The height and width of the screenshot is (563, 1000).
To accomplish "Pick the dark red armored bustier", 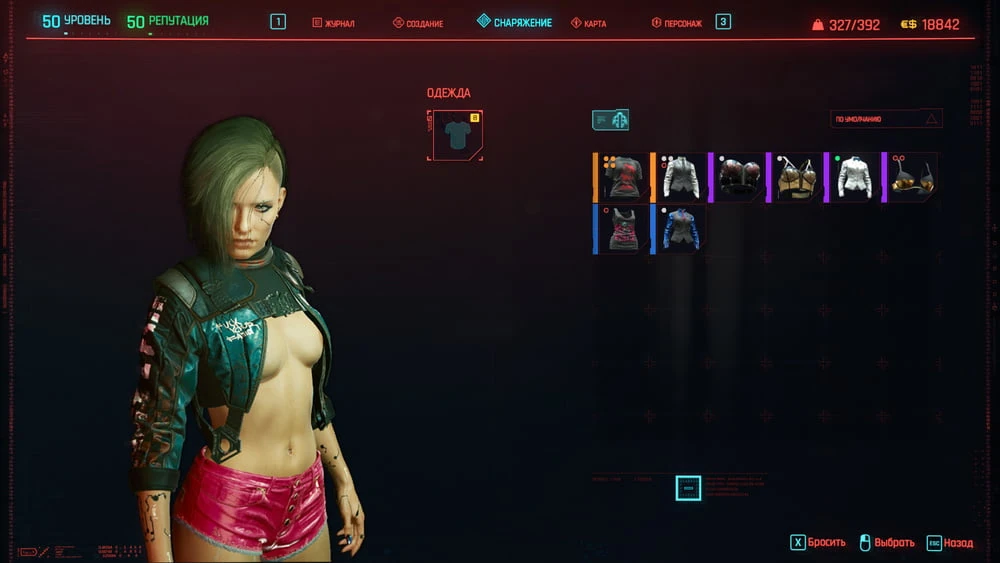I will 739,177.
